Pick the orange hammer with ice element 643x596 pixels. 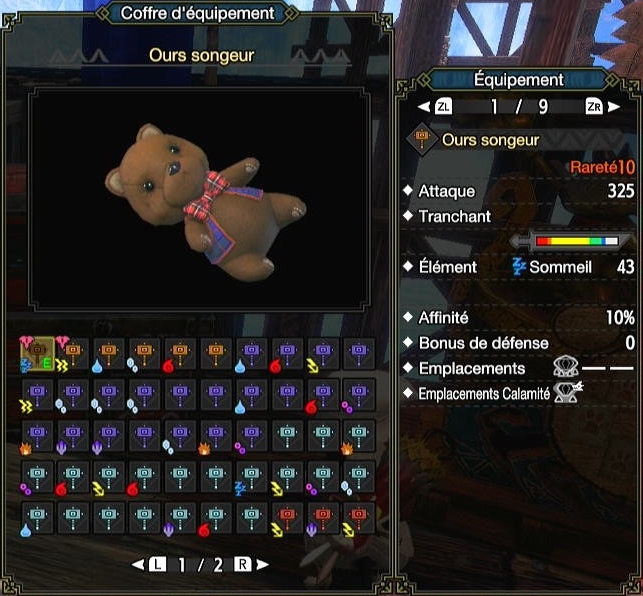pyautogui.click(x=144, y=354)
